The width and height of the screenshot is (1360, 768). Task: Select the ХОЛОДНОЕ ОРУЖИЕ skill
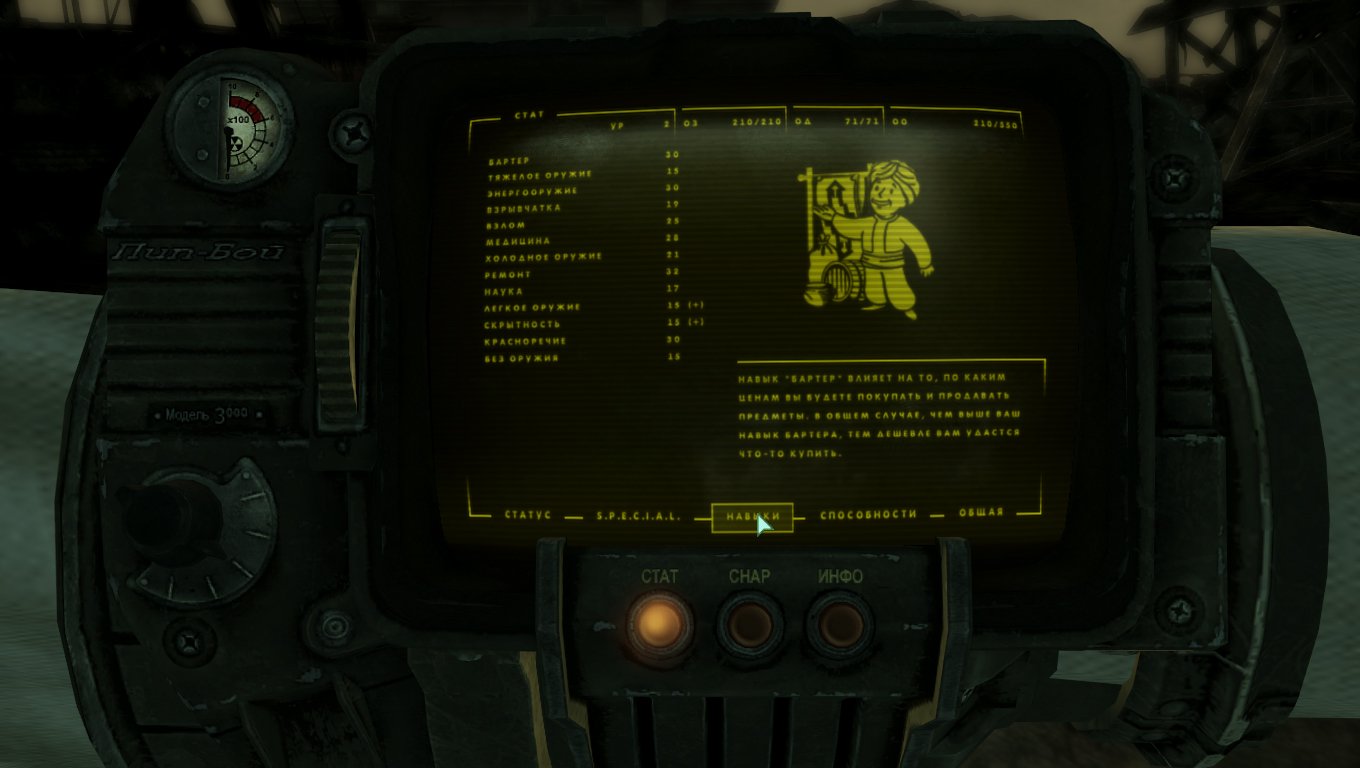click(544, 257)
